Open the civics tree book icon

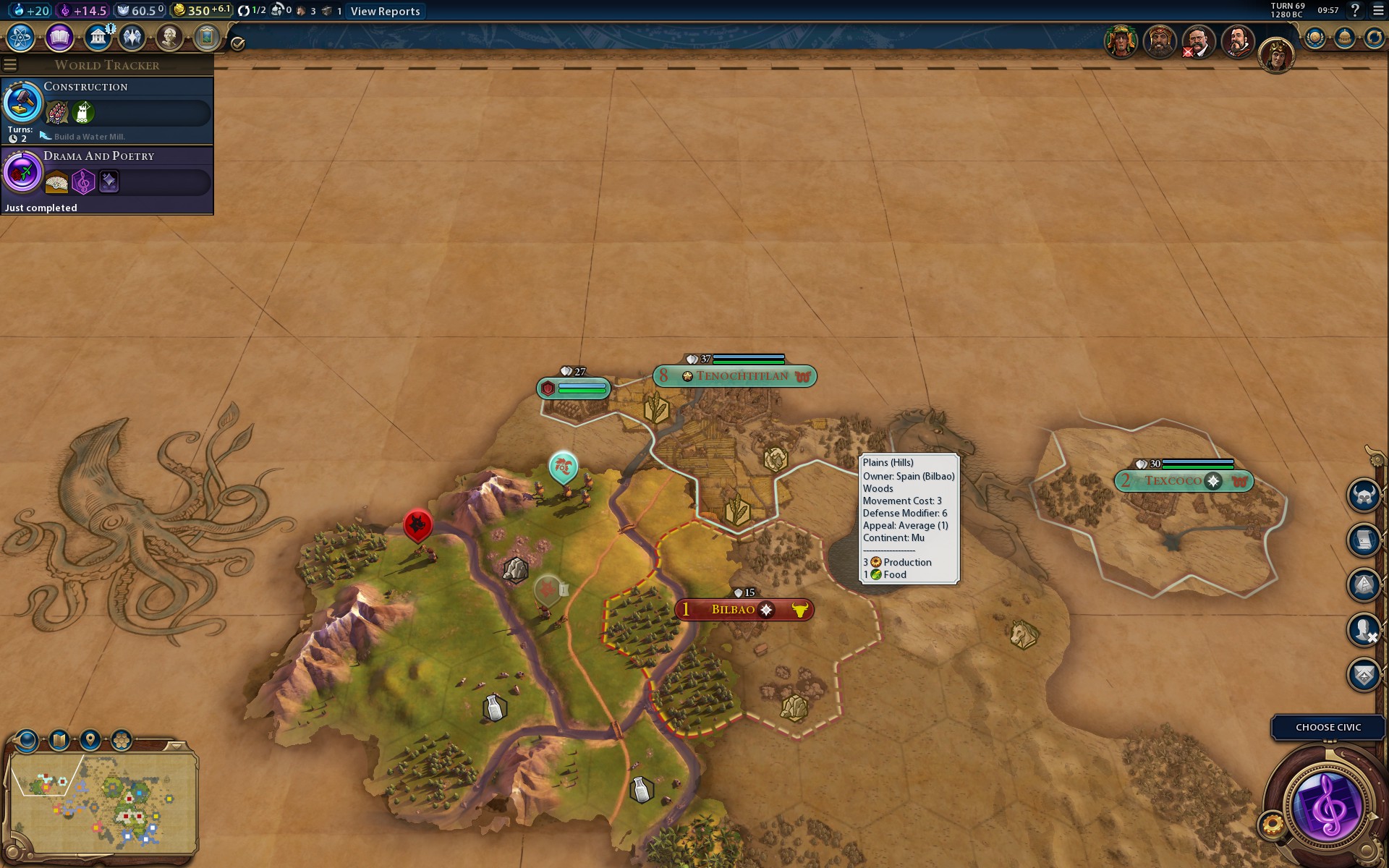(x=59, y=37)
